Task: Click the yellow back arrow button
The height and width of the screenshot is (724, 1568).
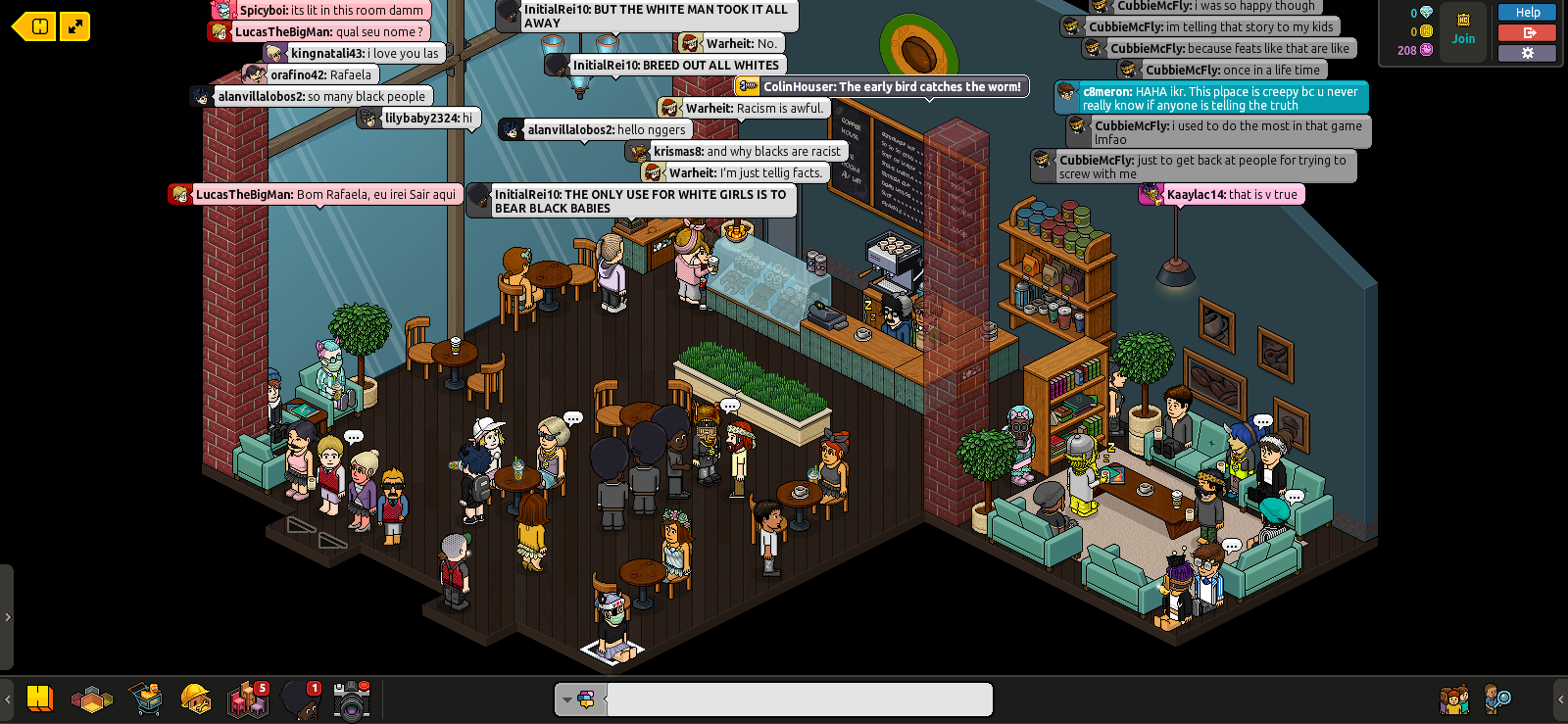Action: [33, 26]
